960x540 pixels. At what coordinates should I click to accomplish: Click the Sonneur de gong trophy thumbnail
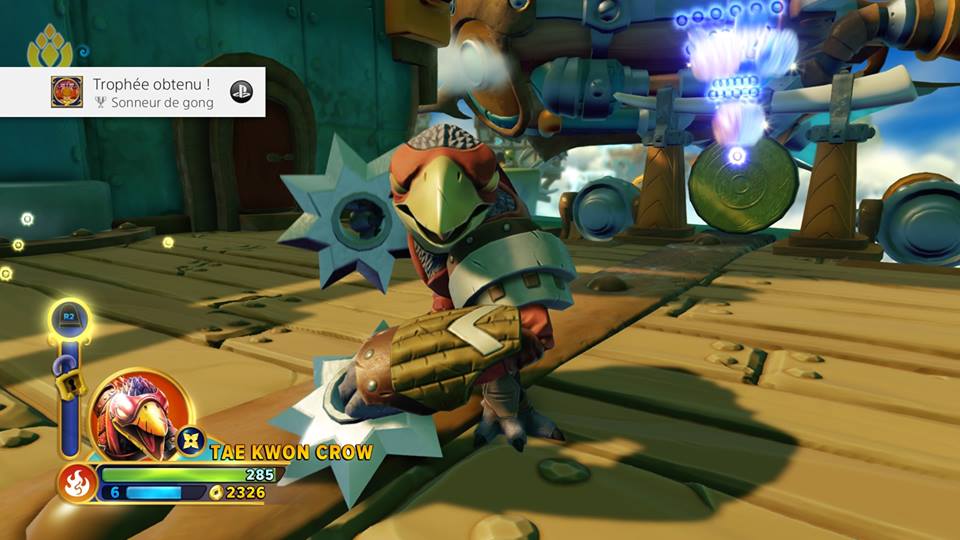click(x=67, y=92)
